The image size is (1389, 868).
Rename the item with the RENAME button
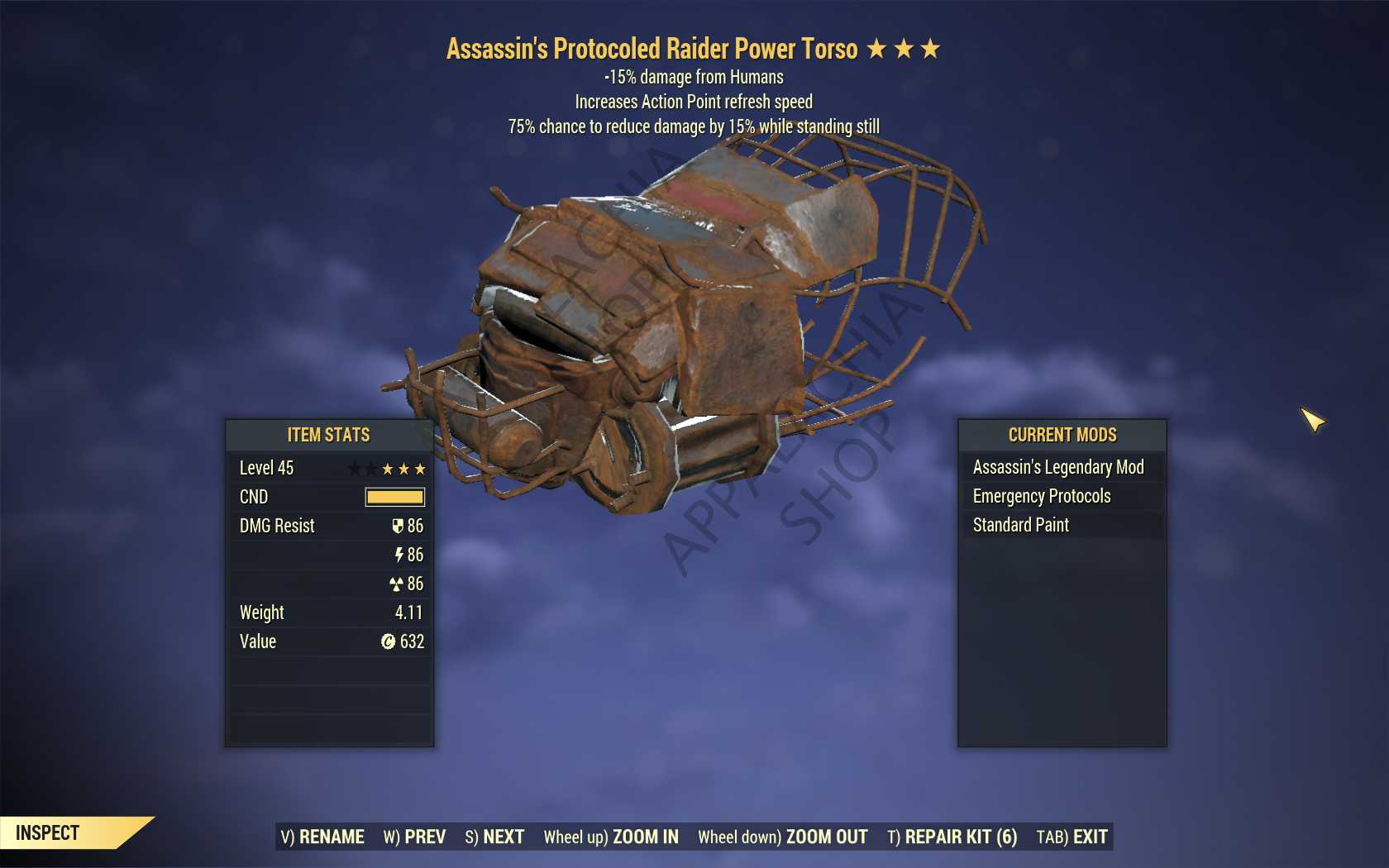[x=322, y=837]
